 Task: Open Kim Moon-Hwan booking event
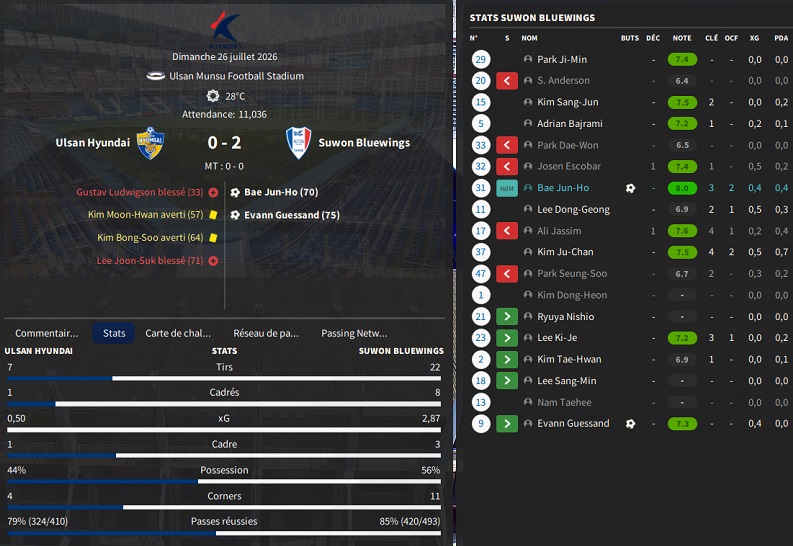pos(145,215)
